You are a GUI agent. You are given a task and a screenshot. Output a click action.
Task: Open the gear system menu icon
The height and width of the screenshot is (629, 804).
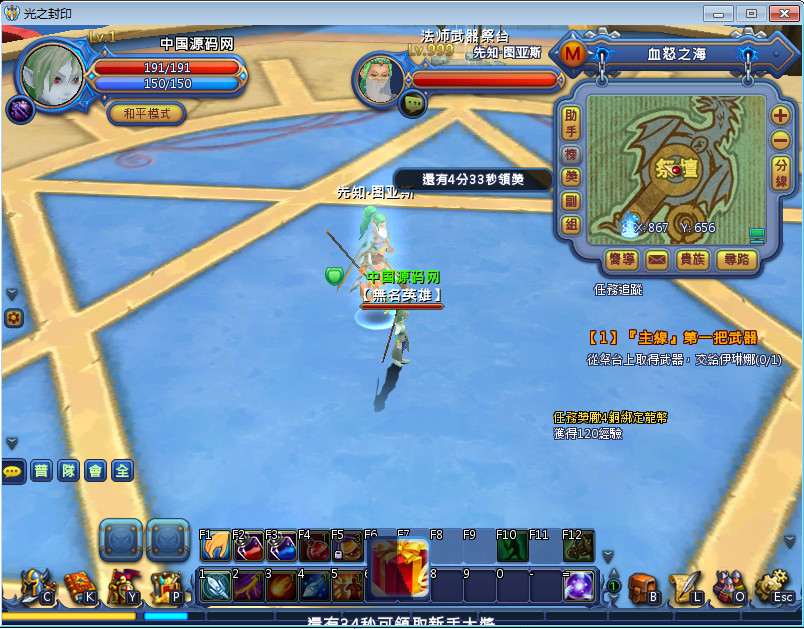pos(773,587)
